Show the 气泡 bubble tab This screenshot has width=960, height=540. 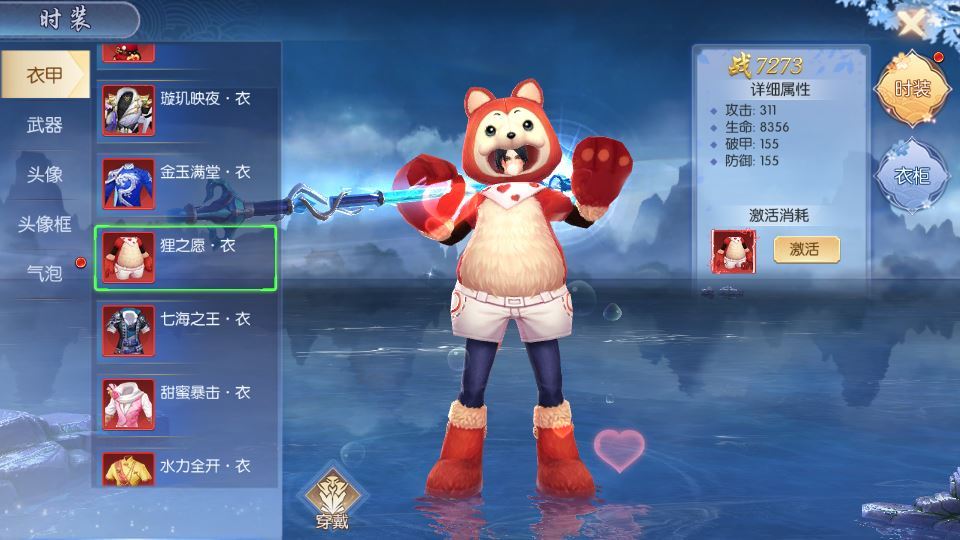[x=44, y=272]
